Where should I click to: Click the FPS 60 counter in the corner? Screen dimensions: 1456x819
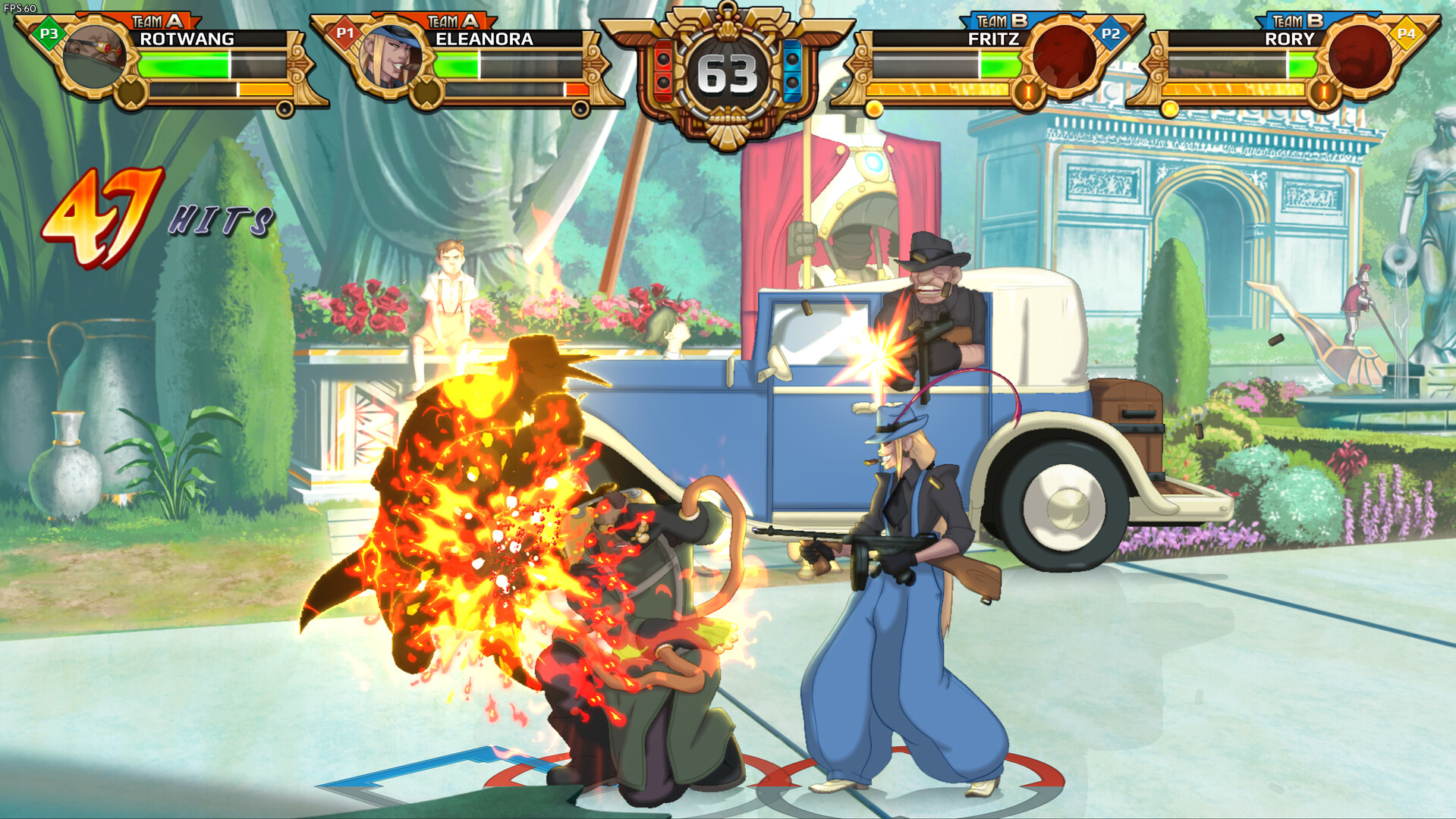click(21, 8)
